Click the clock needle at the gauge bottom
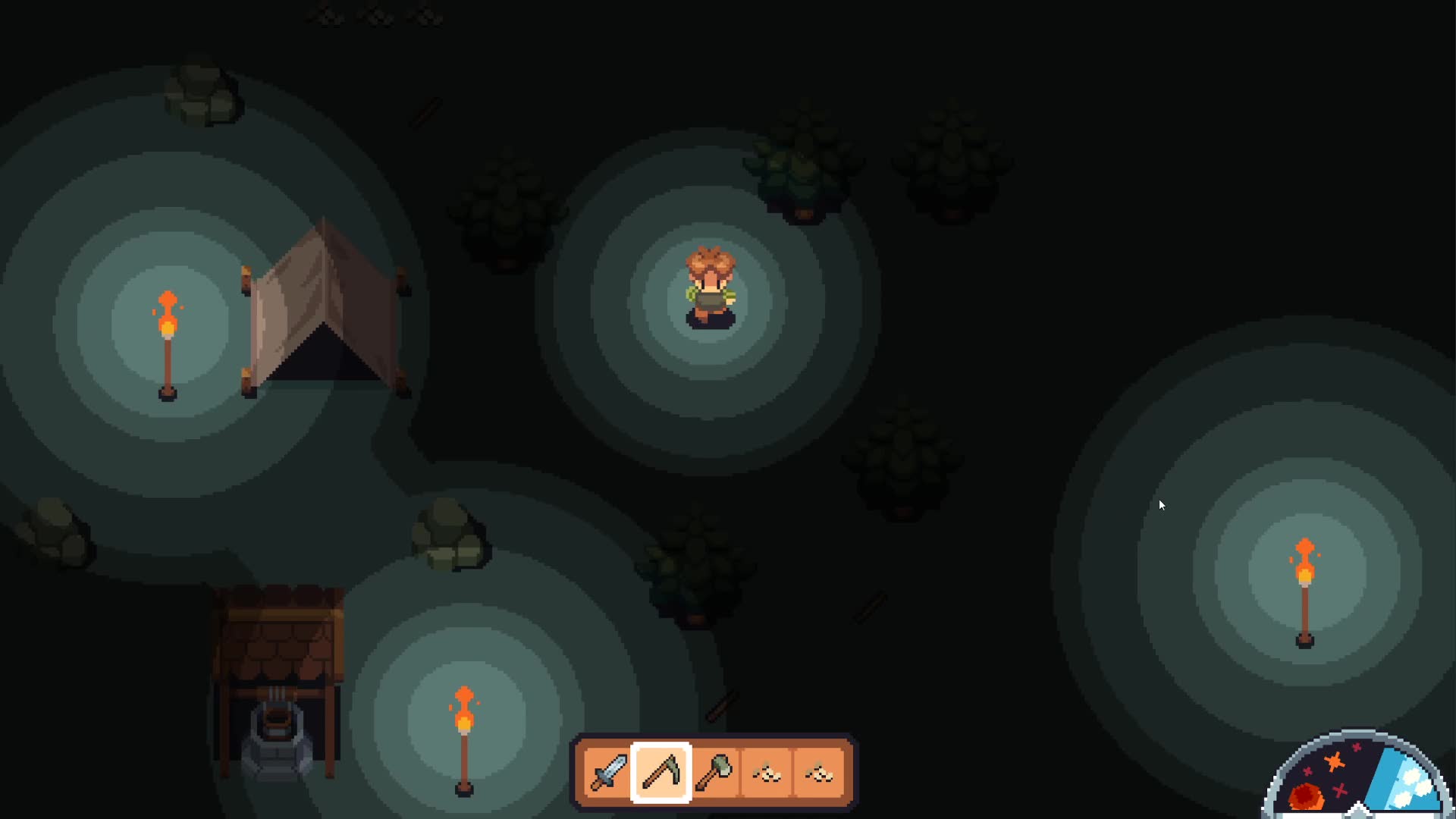 pos(1357,811)
